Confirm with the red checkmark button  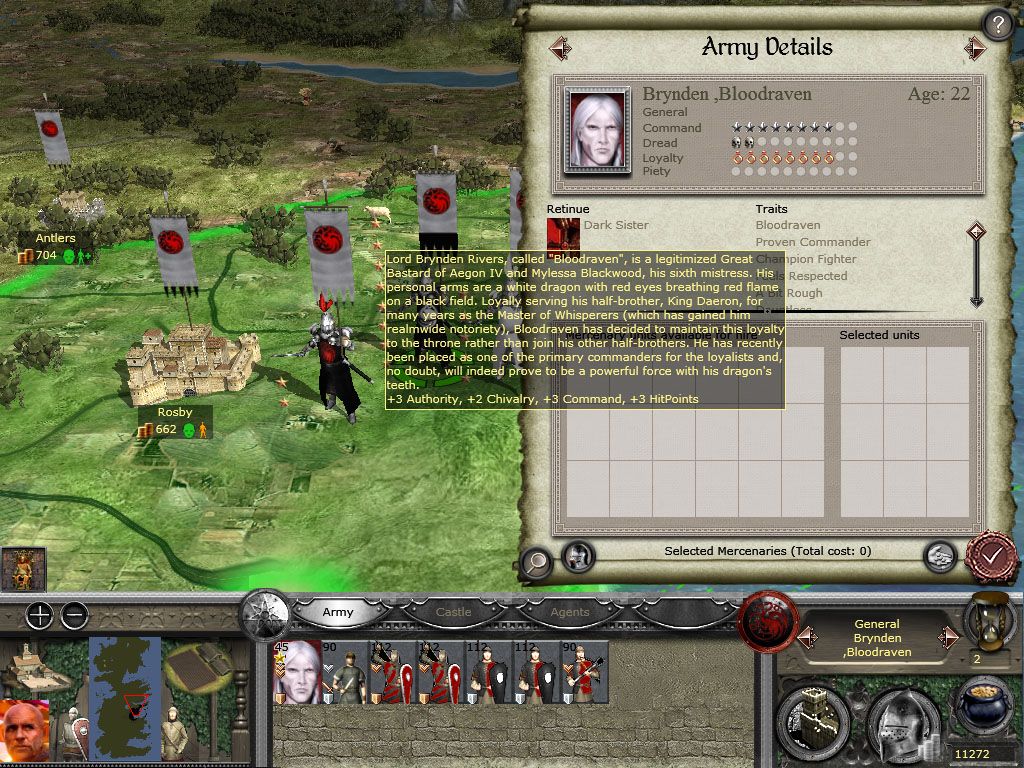point(991,556)
